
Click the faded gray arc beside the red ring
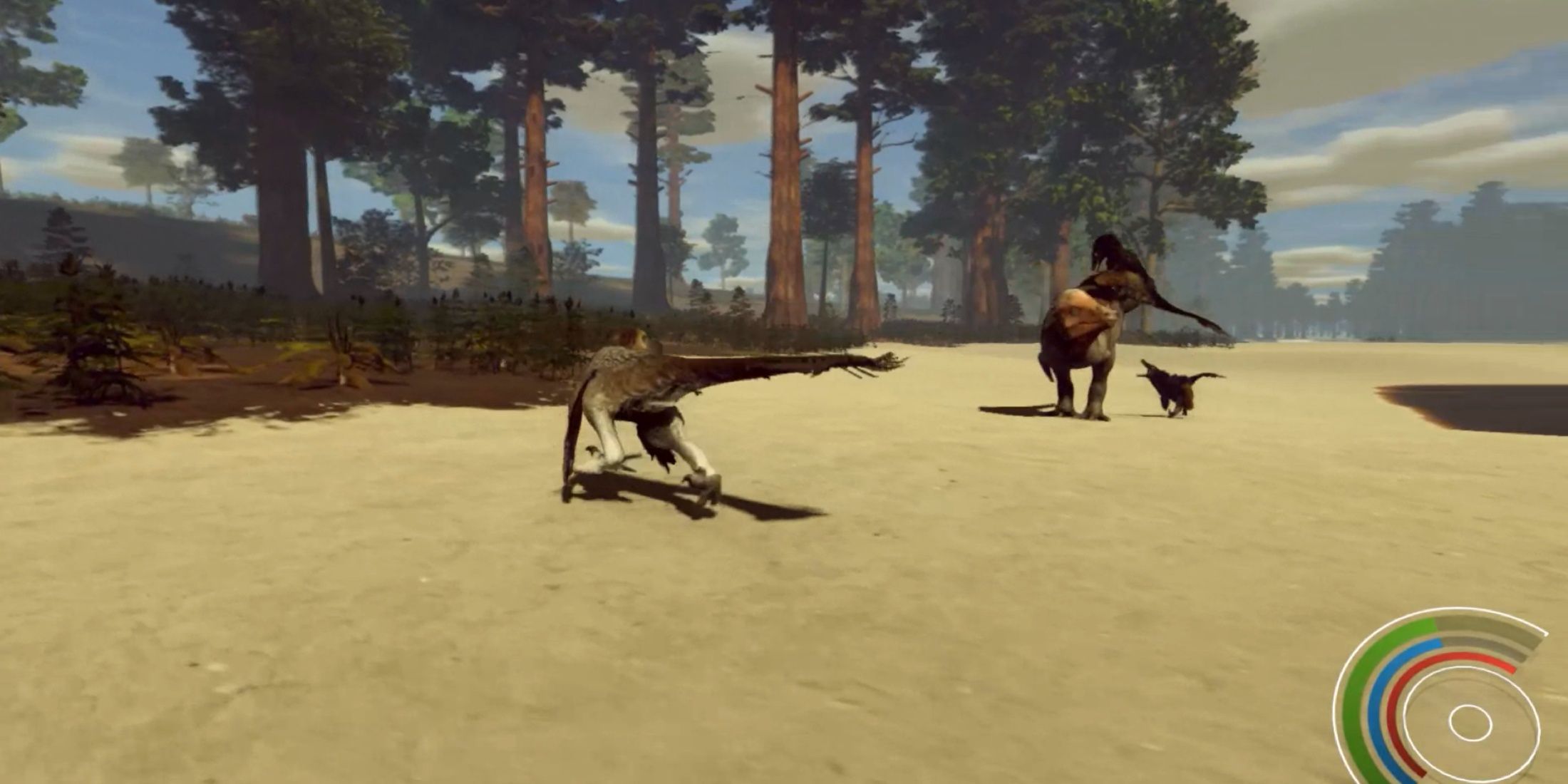(x=1492, y=650)
